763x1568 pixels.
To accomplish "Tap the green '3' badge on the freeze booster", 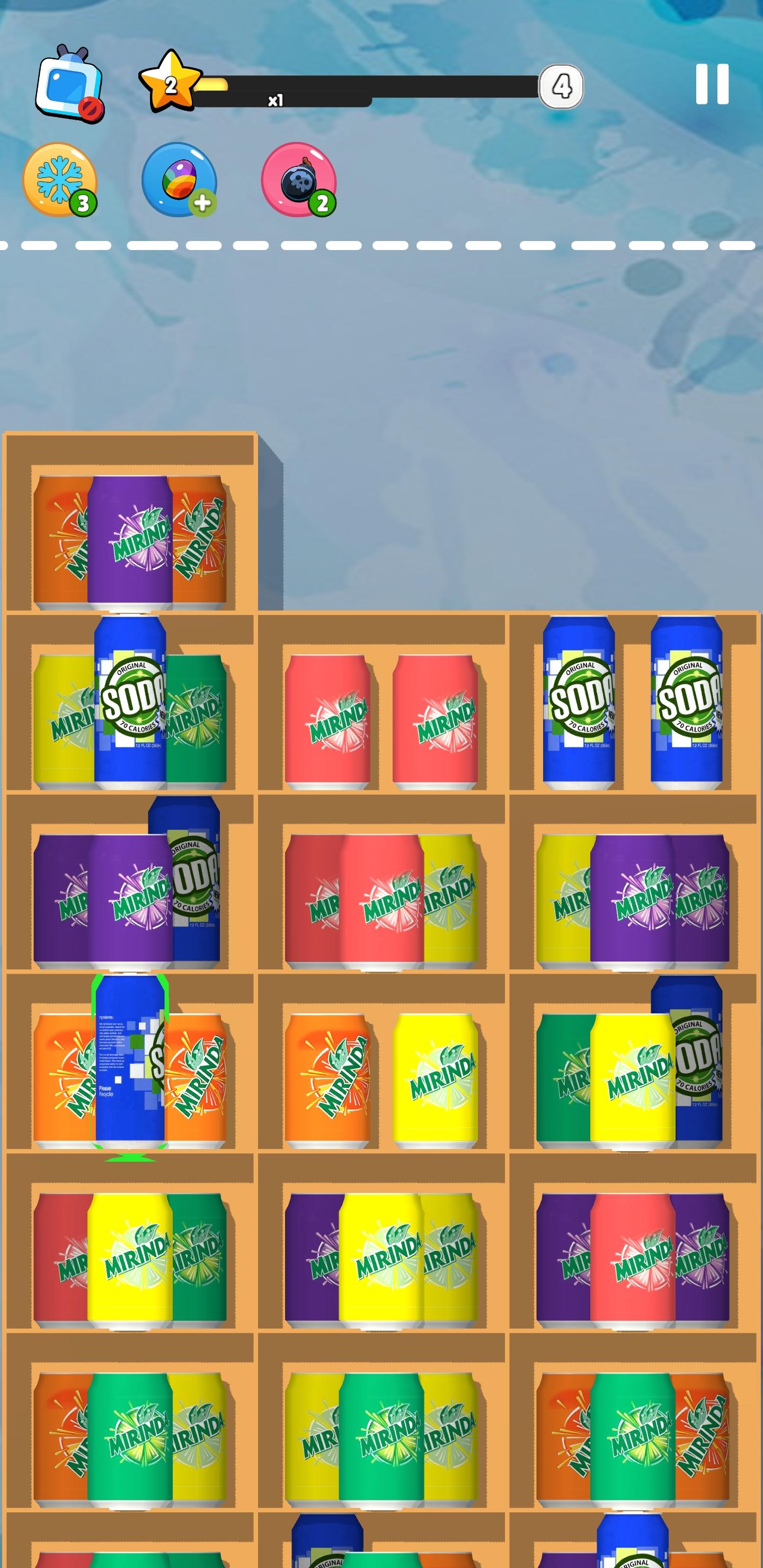I will (x=83, y=203).
